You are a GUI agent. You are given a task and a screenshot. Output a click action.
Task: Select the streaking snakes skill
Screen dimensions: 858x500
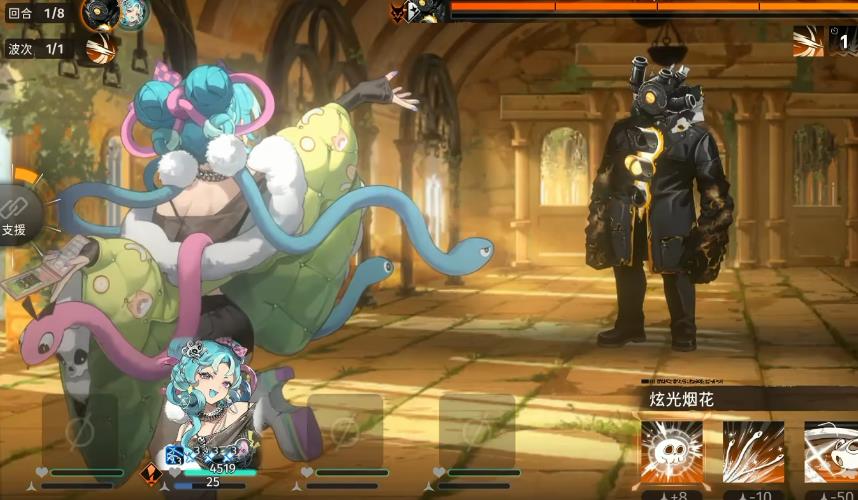[753, 453]
